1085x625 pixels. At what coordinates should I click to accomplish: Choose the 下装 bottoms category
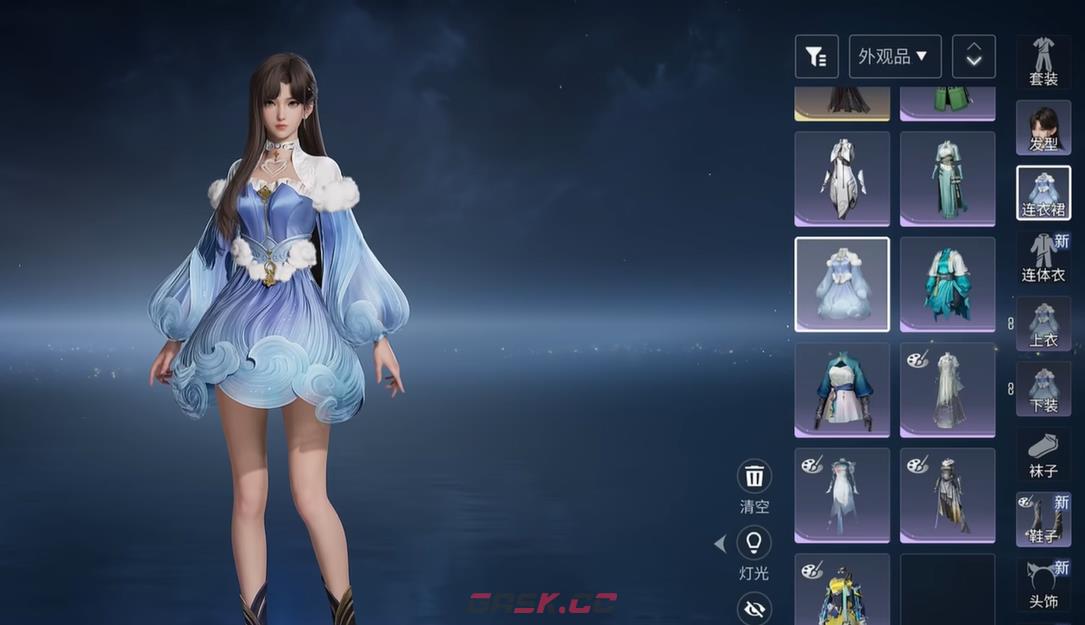[1043, 389]
